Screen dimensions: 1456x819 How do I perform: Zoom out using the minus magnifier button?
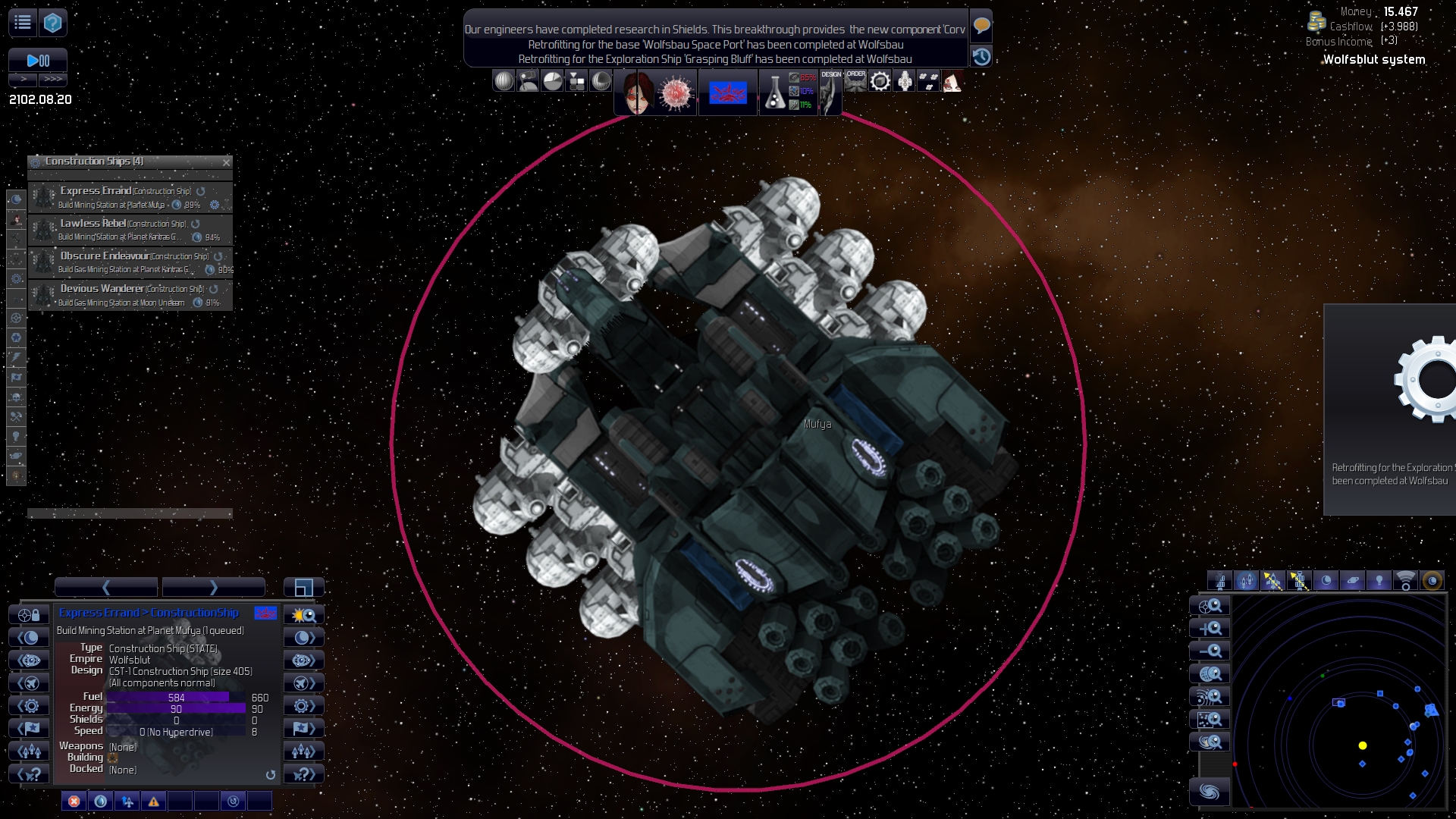pos(1210,651)
